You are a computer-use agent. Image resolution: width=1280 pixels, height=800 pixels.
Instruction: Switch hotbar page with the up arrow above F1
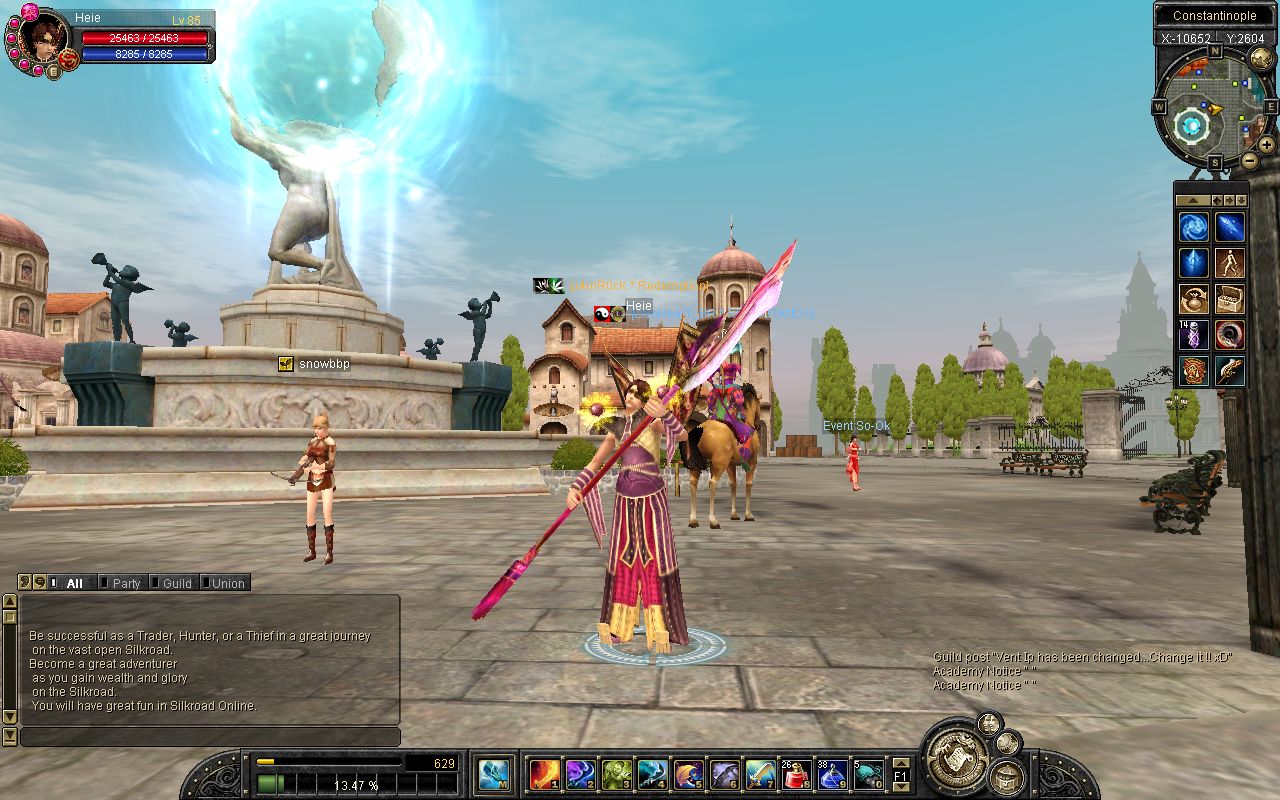click(900, 762)
